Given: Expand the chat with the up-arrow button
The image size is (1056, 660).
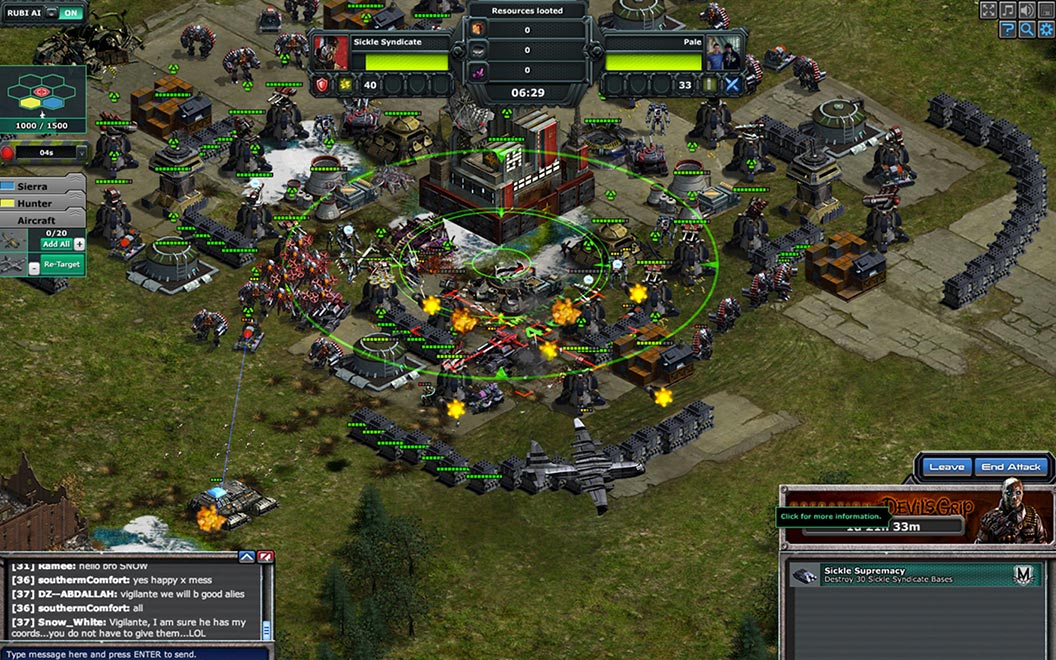Looking at the screenshot, I should [247, 557].
